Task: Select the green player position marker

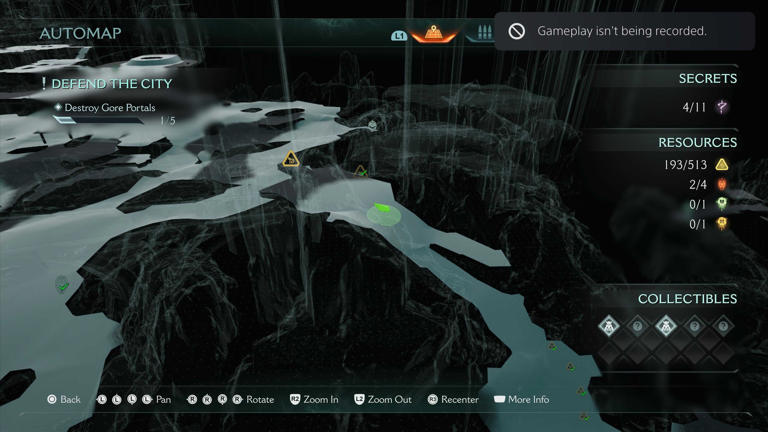Action: (380, 211)
